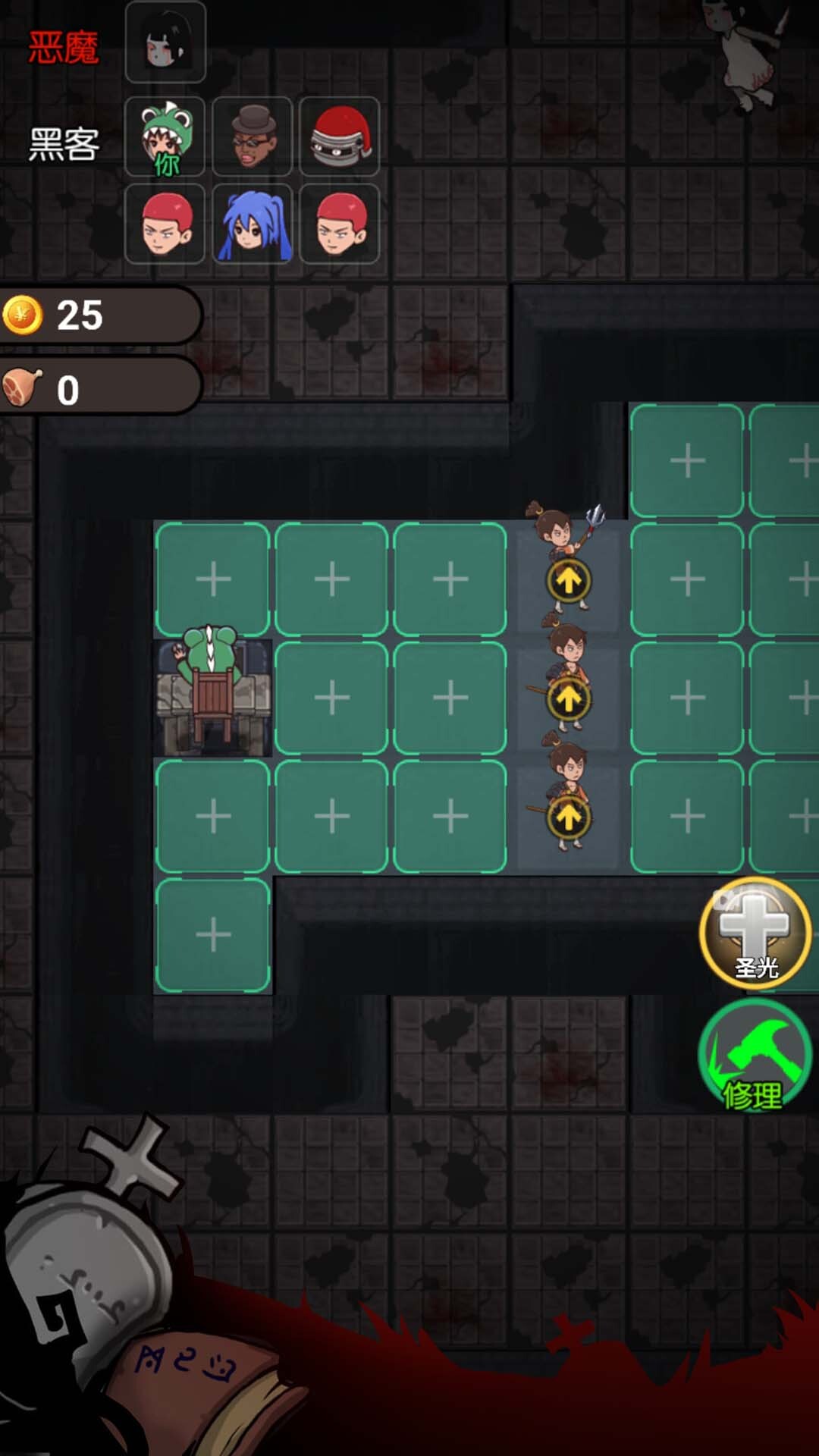
Task: Pick the blue-haired girl portrait
Action: pos(253,224)
